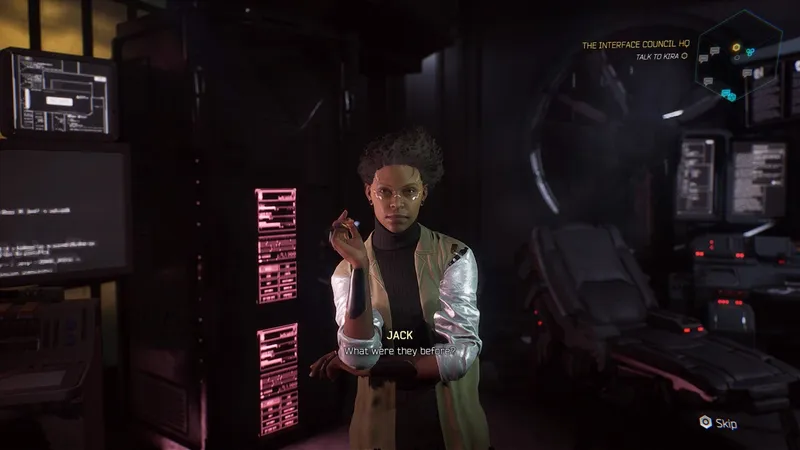
Task: Click the yellow objective marker on minimap
Action: (x=736, y=47)
